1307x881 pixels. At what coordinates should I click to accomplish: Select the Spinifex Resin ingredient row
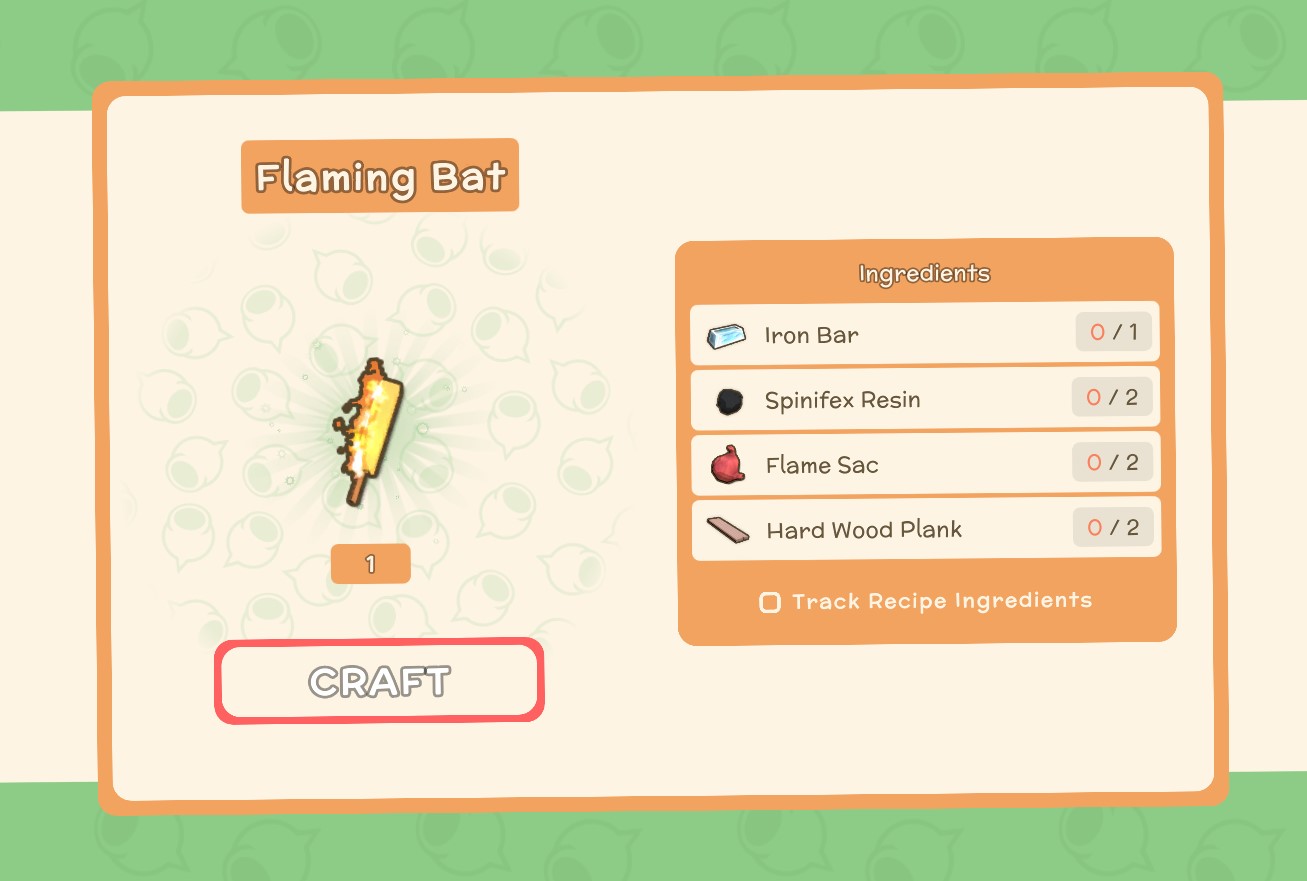point(924,399)
